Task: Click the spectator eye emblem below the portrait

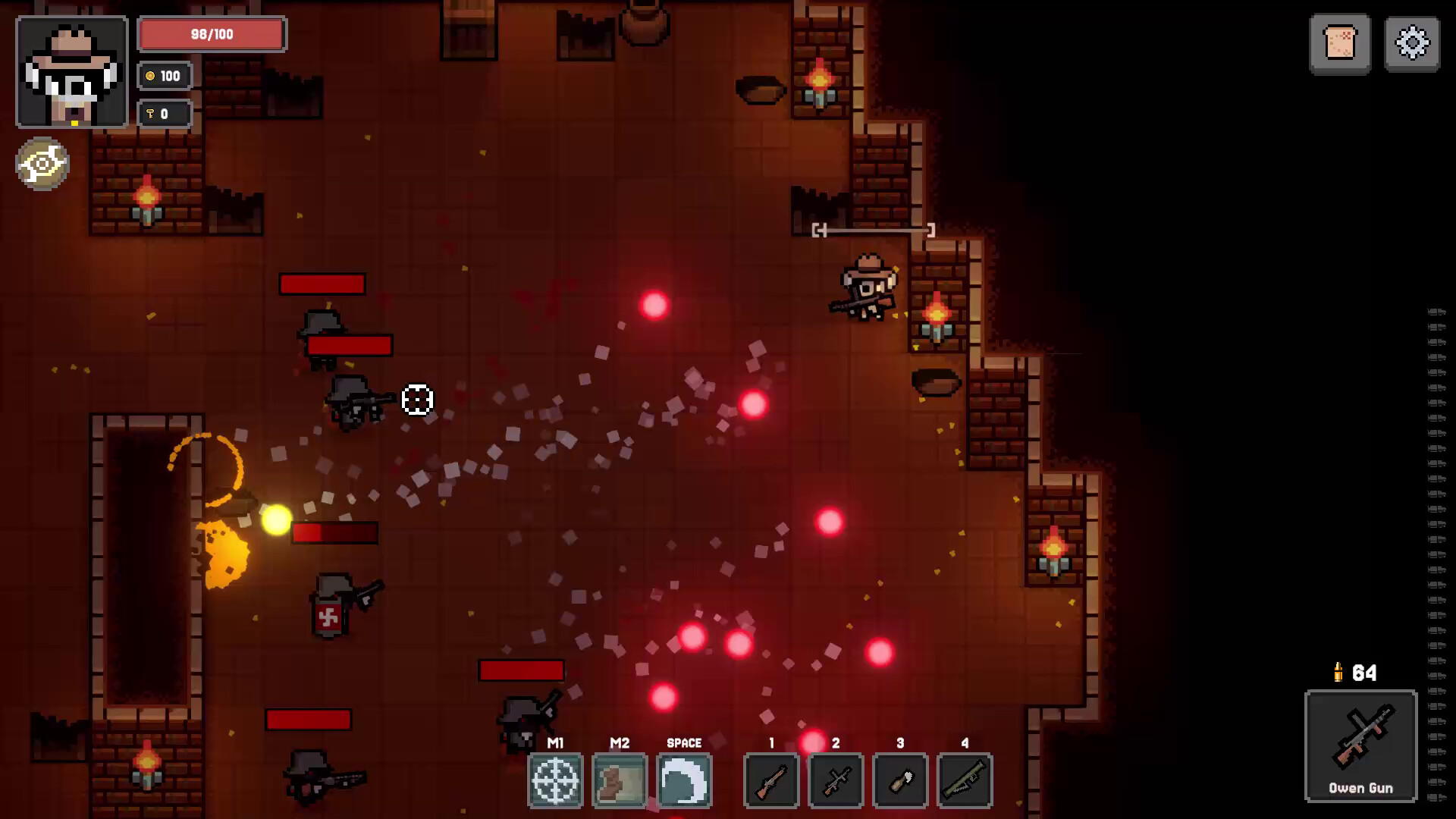Action: pyautogui.click(x=42, y=164)
